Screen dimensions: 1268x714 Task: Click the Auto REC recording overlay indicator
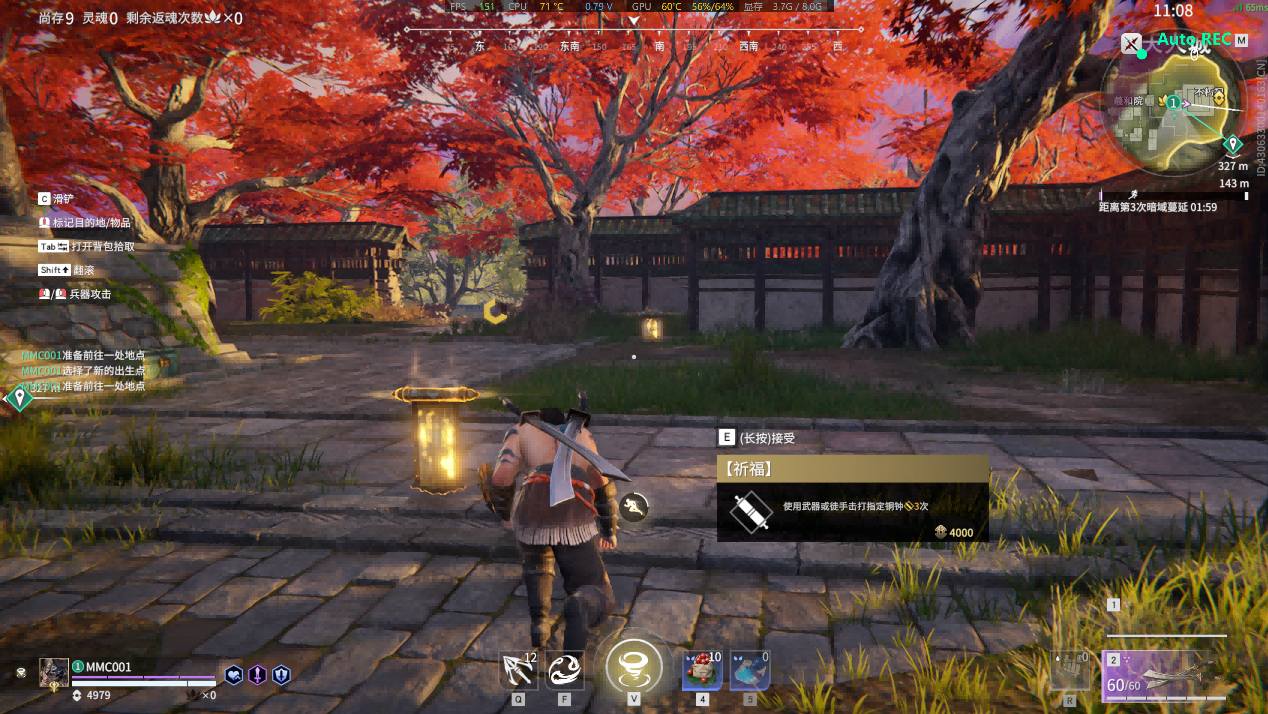[x=1193, y=40]
